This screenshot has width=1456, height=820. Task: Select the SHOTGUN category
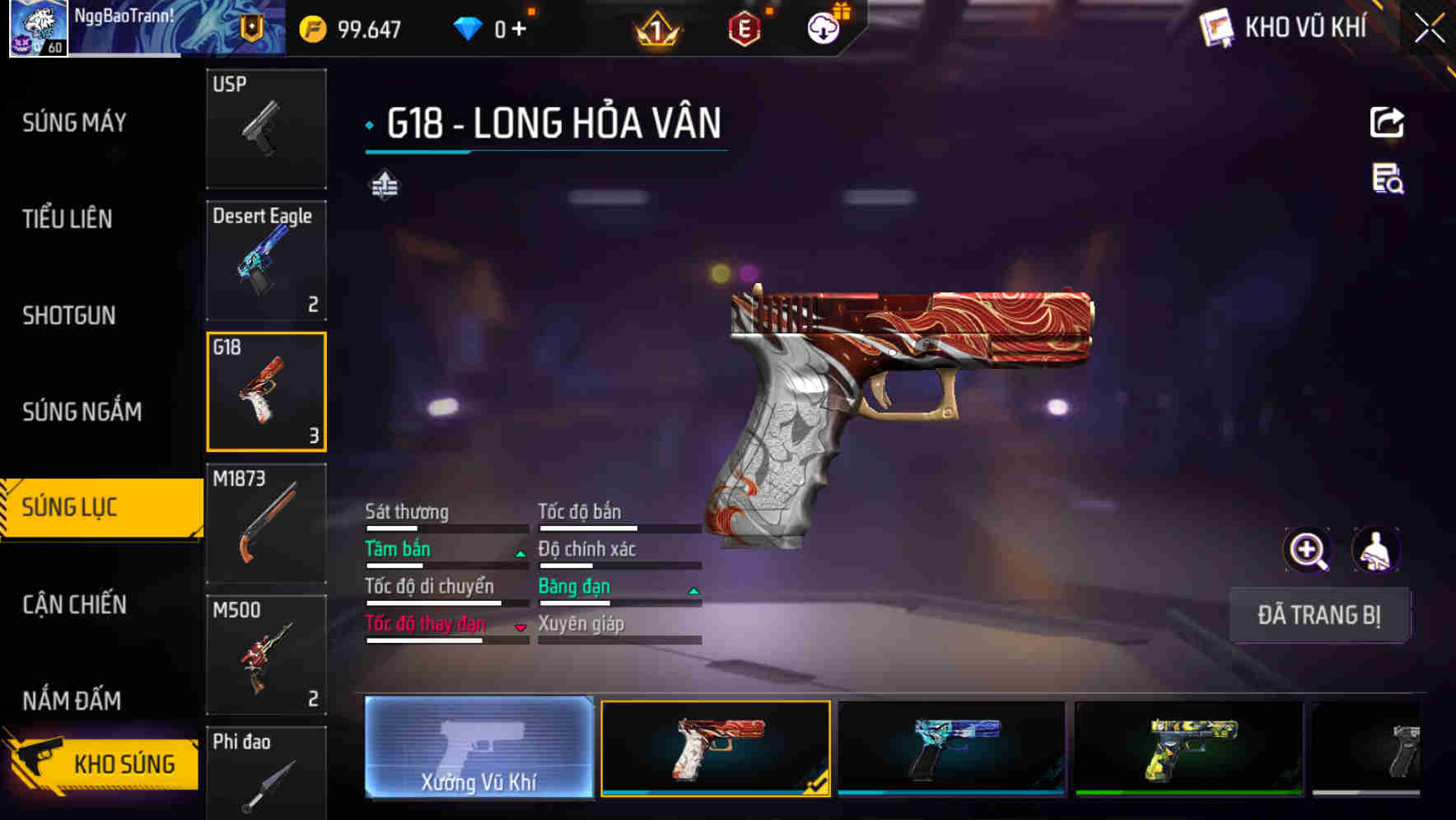[69, 315]
